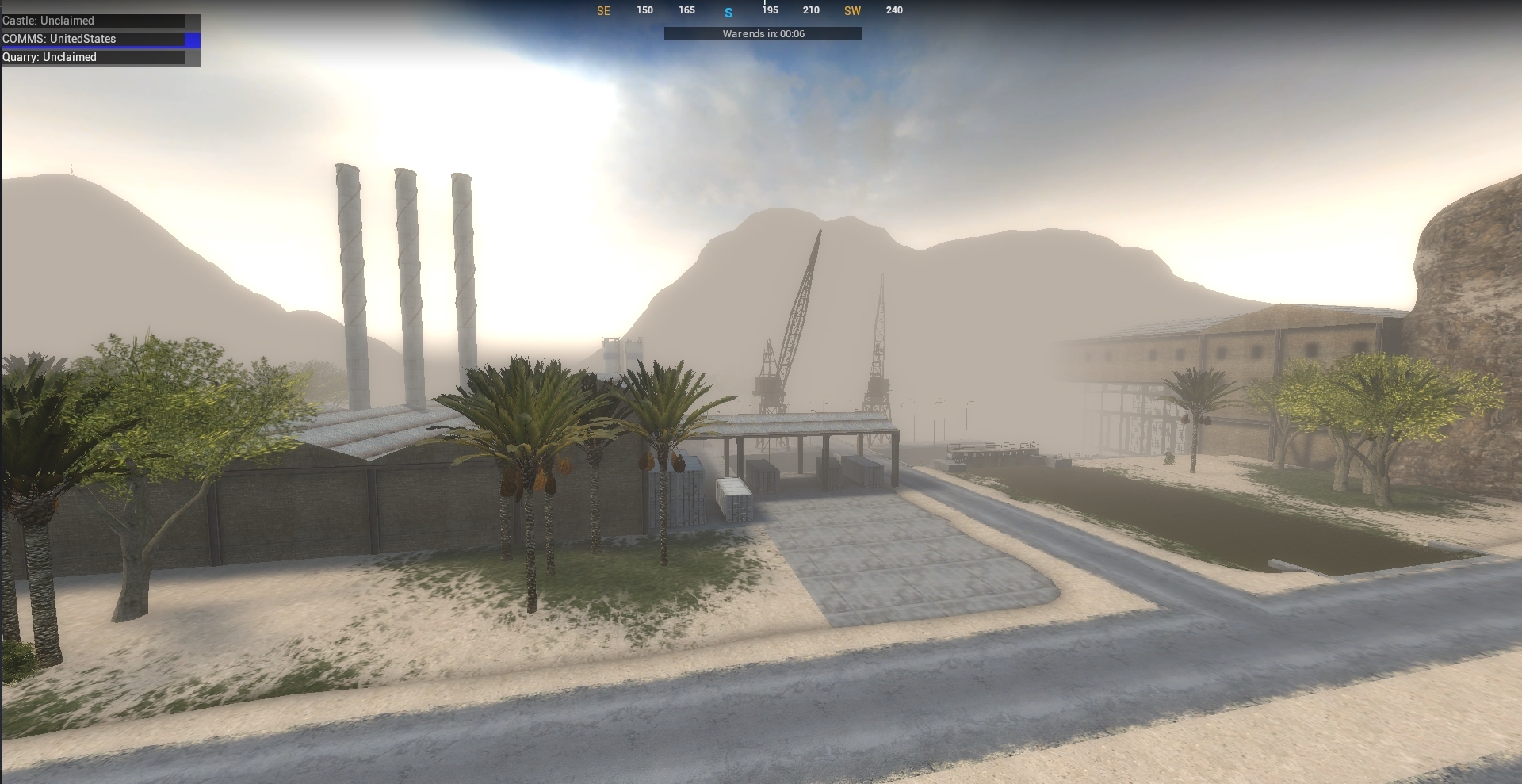This screenshot has height=784, width=1522.
Task: Click the tick mark above the 195 heading
Action: tap(767, 4)
